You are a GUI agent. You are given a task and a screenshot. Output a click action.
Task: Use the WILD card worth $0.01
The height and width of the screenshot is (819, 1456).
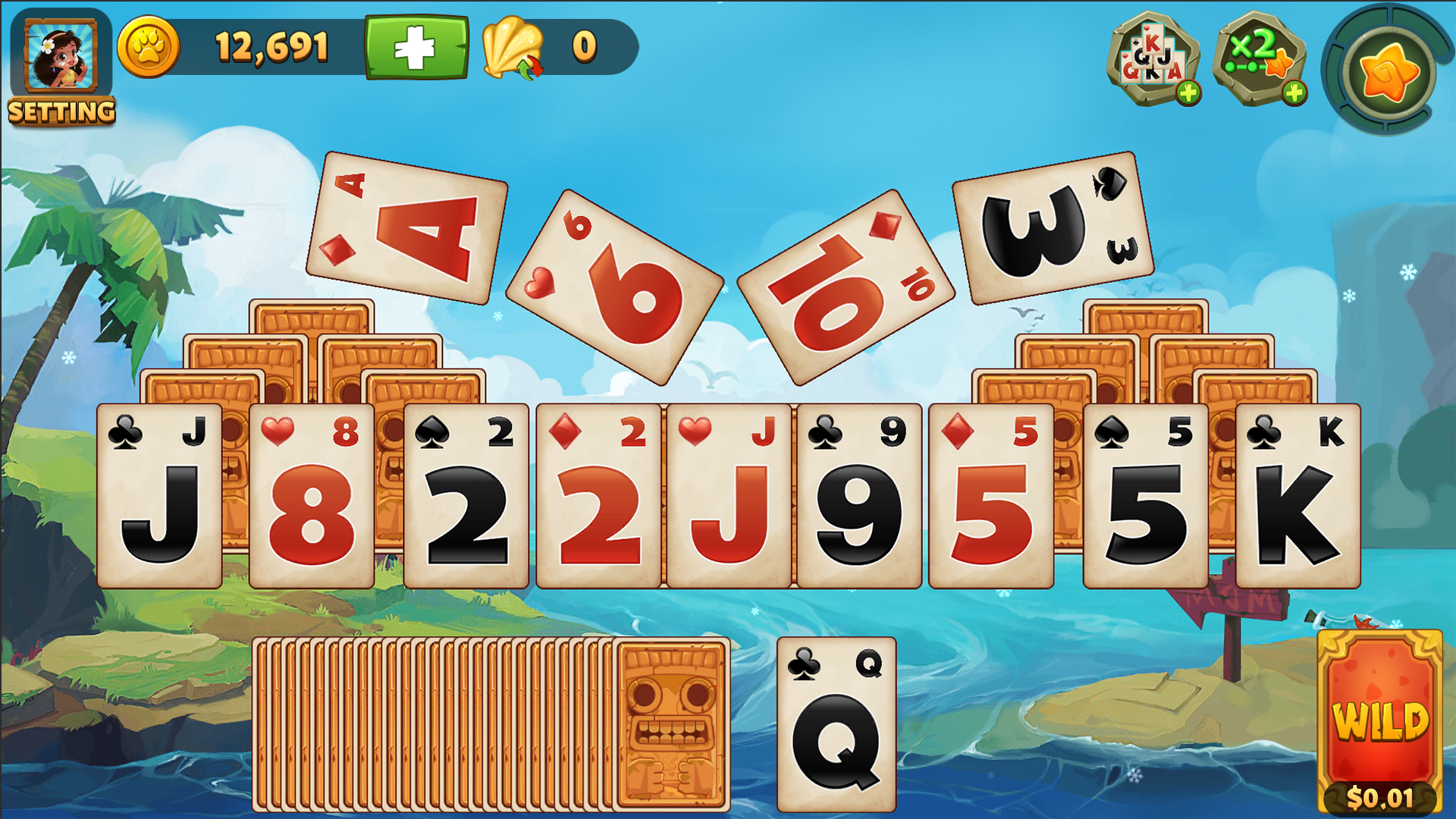coord(1380,720)
